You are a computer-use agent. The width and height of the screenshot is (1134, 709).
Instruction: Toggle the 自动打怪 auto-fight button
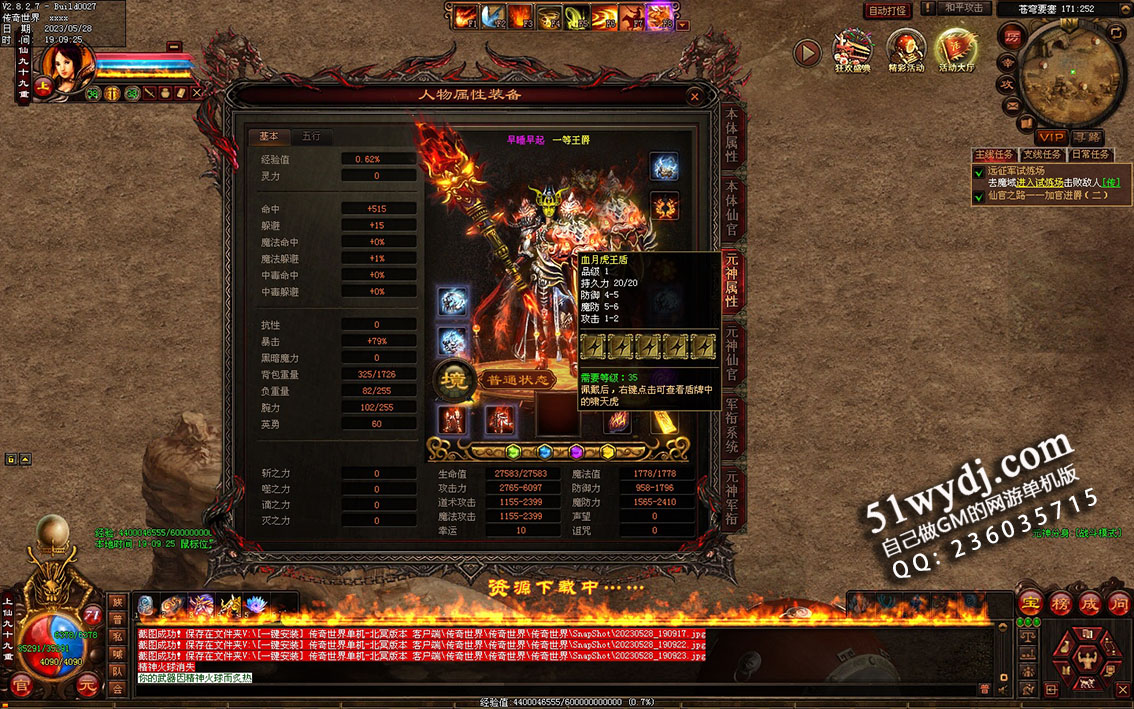pos(887,10)
